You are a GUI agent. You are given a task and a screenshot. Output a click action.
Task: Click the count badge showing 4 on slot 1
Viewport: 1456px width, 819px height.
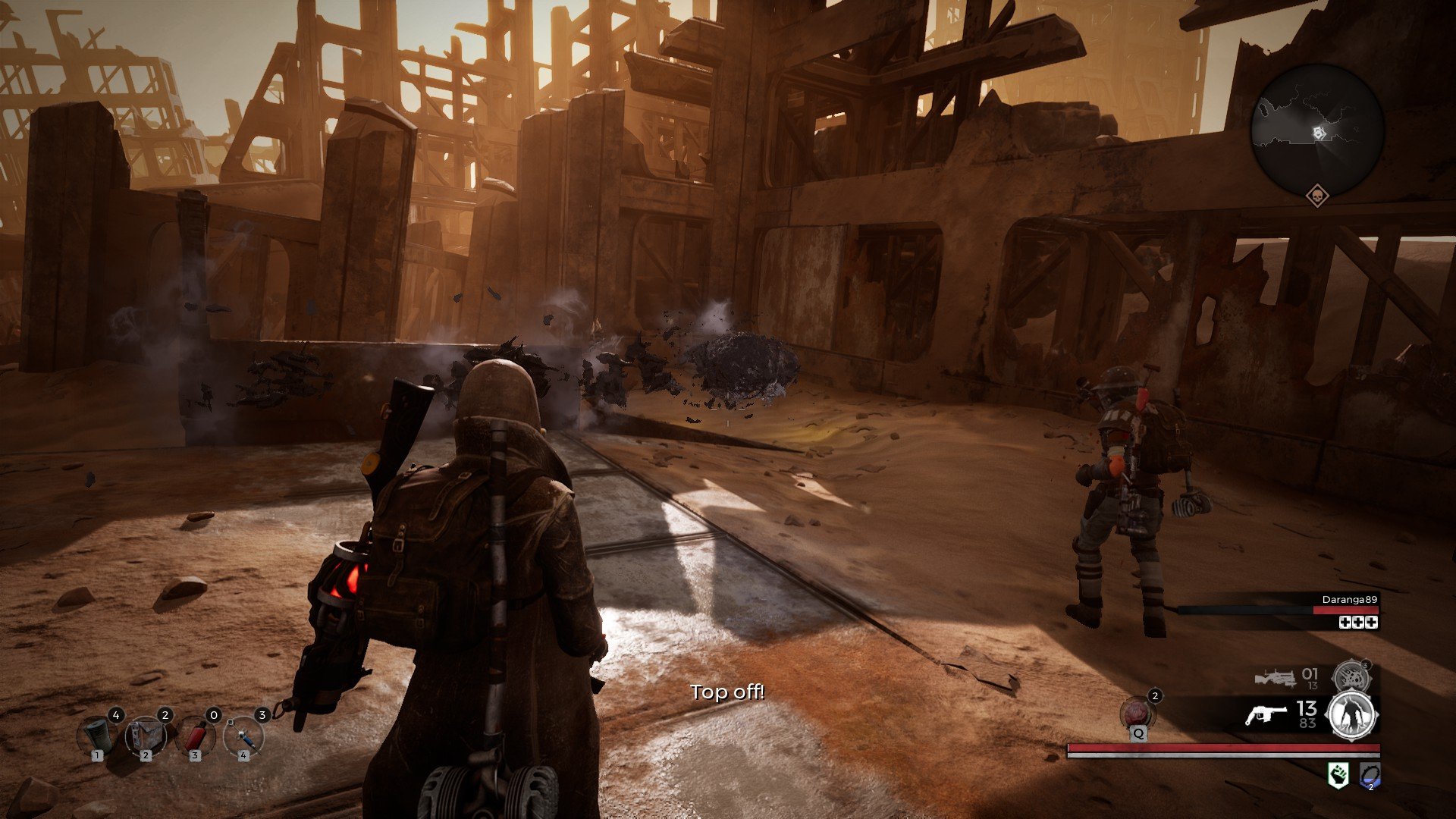pyautogui.click(x=117, y=715)
